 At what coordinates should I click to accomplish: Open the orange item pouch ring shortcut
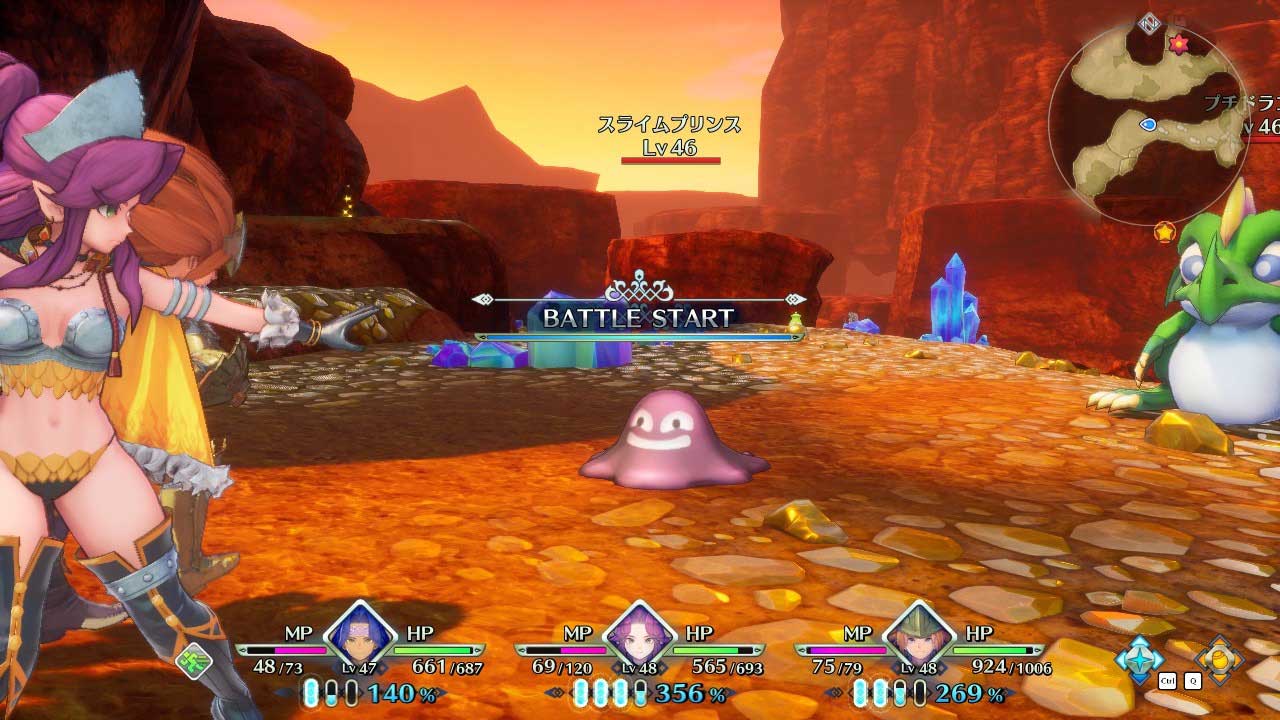click(1219, 657)
